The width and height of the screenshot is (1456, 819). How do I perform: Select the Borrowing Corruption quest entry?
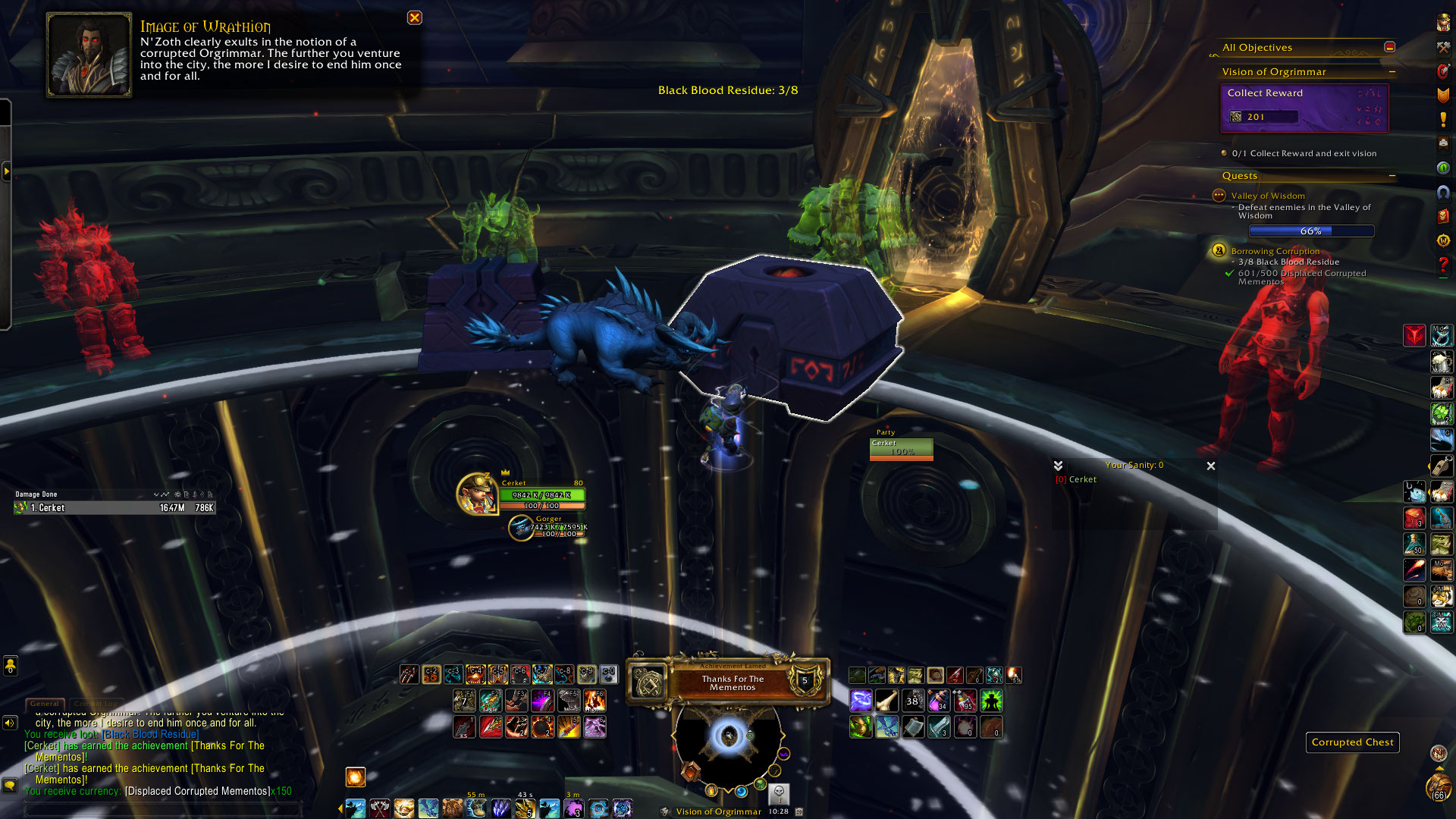[1275, 251]
